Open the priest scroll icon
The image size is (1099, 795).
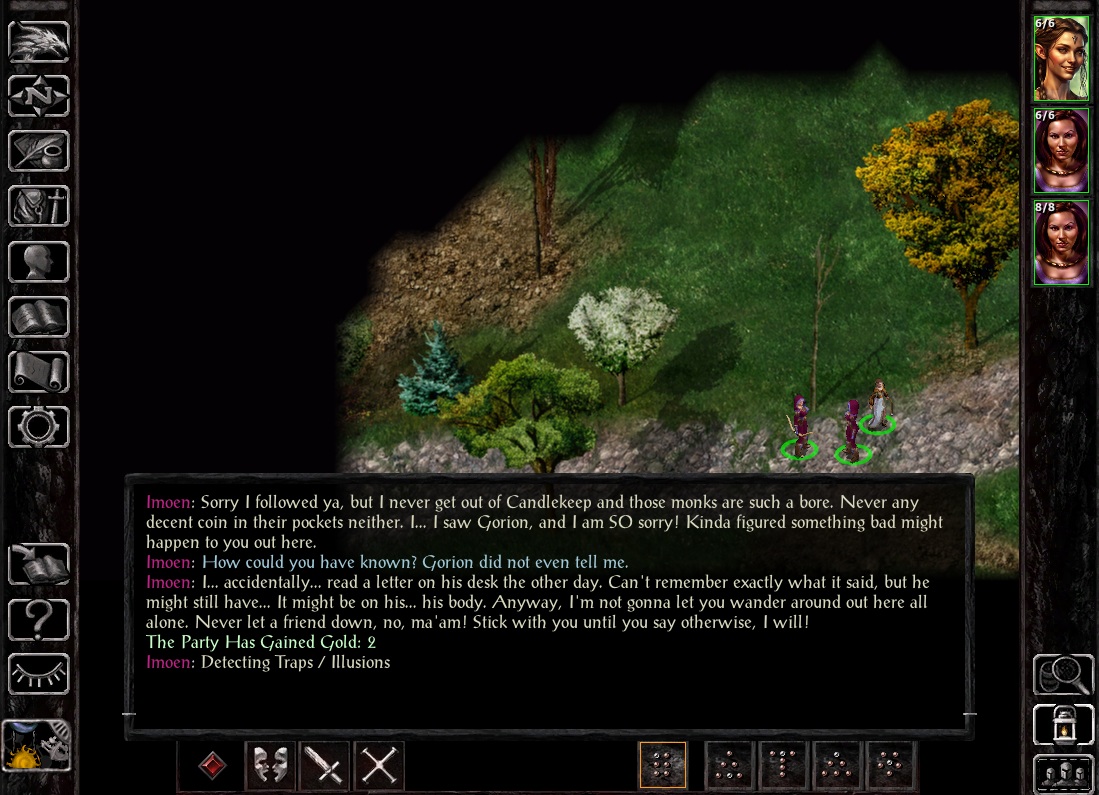coord(39,372)
